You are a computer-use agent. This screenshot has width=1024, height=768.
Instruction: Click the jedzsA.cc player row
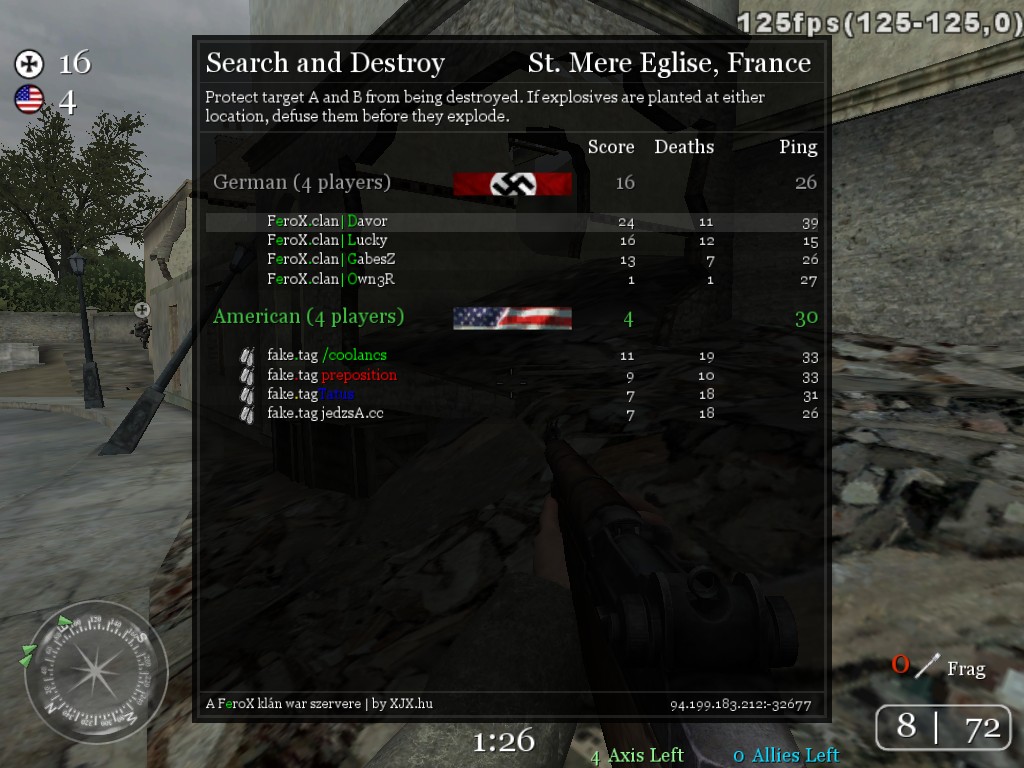(x=325, y=413)
